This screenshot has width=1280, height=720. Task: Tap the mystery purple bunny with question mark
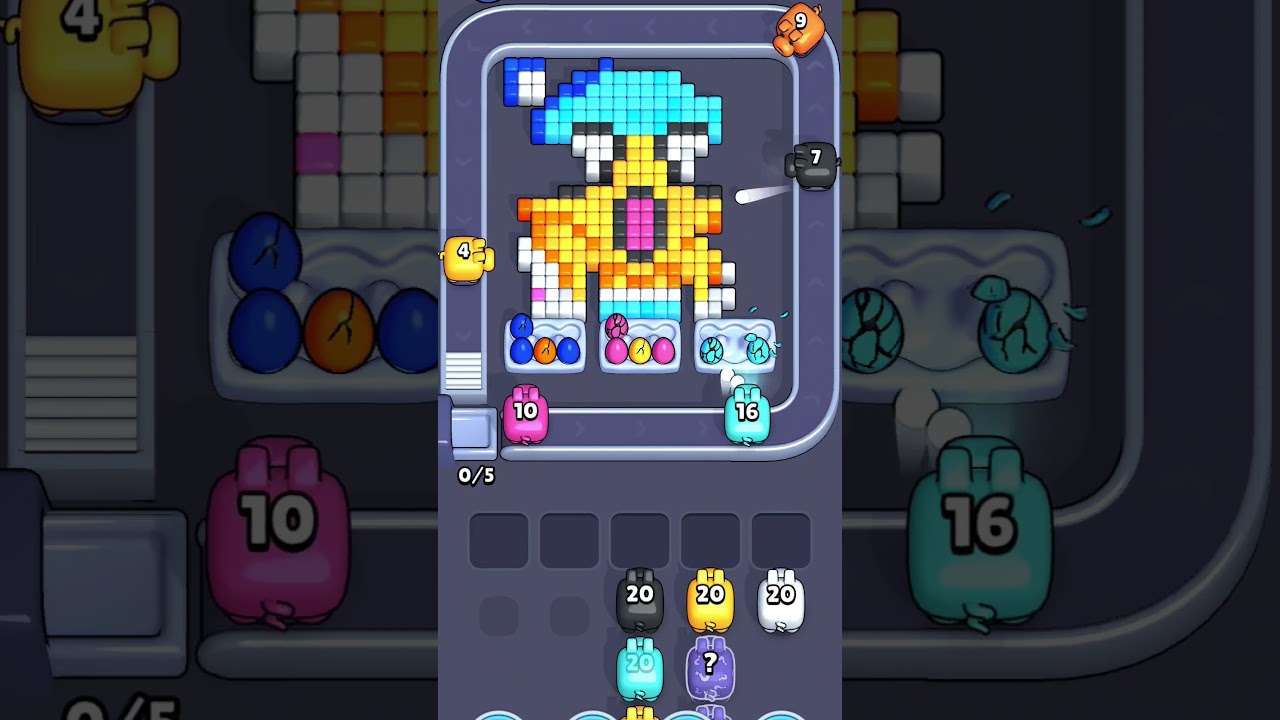709,663
